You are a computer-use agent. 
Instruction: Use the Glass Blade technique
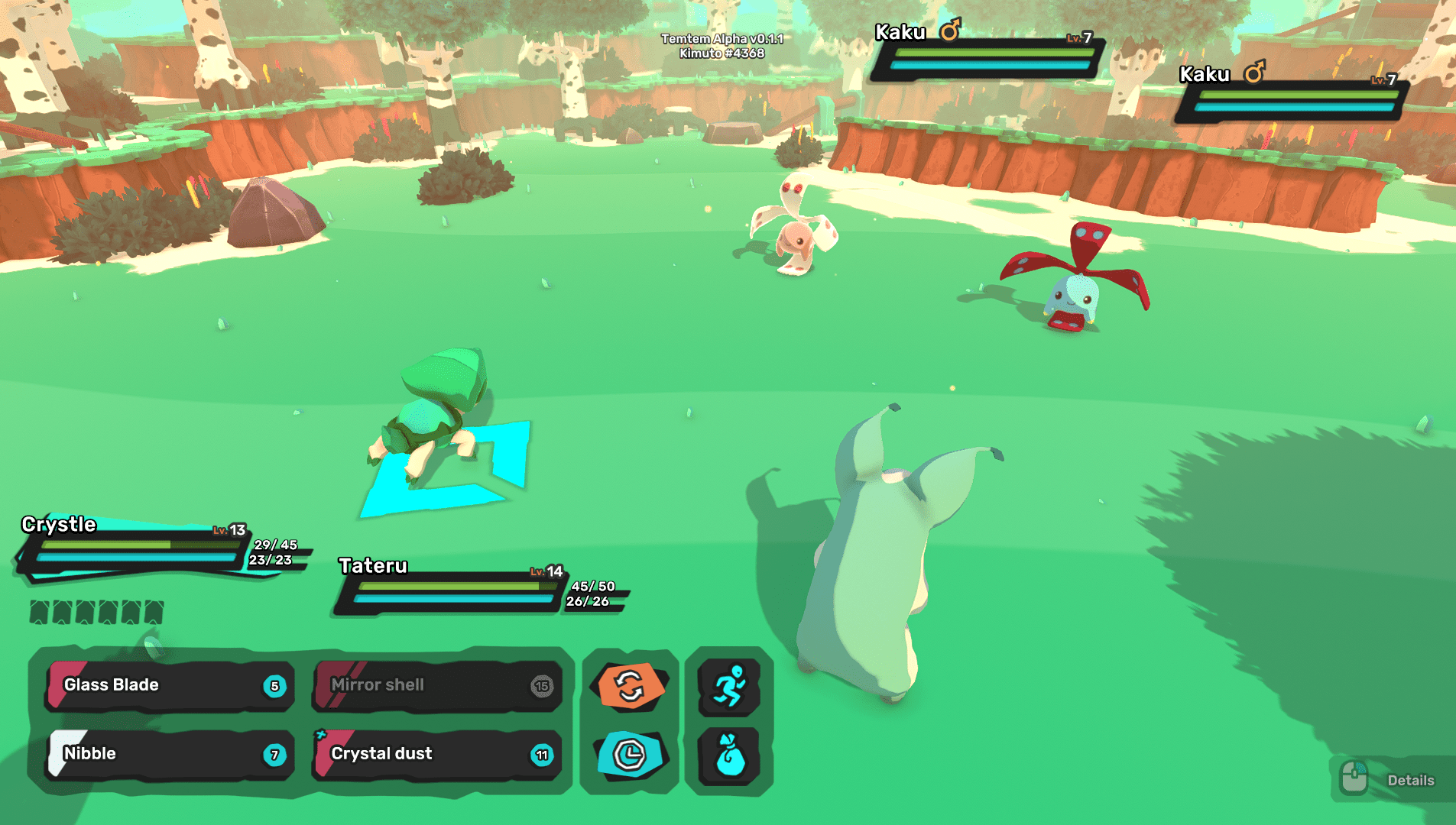point(169,685)
